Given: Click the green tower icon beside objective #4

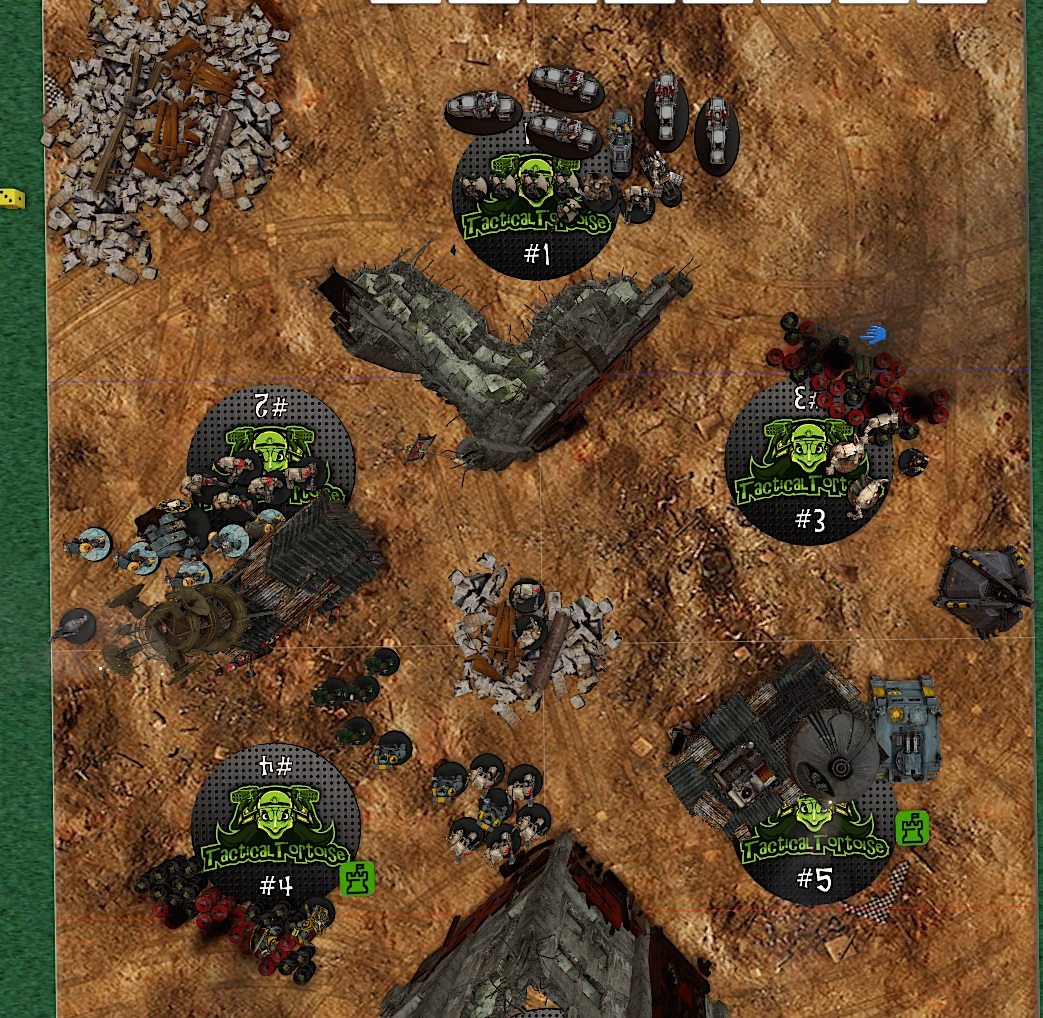Looking at the screenshot, I should [357, 878].
